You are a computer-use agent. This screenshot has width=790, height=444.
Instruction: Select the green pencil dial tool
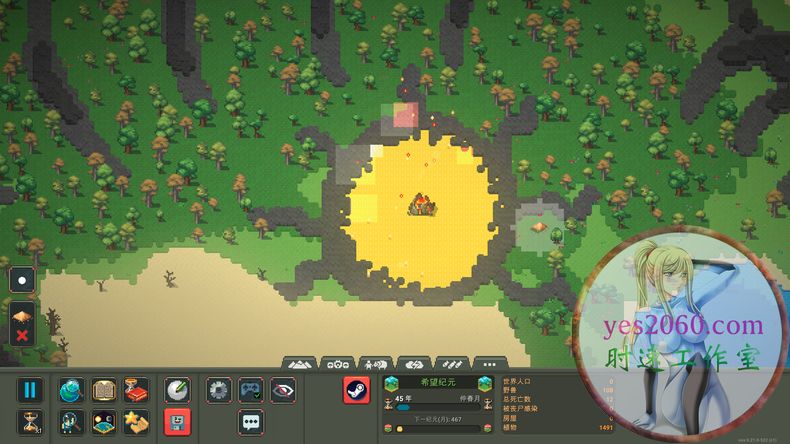pyautogui.click(x=177, y=390)
